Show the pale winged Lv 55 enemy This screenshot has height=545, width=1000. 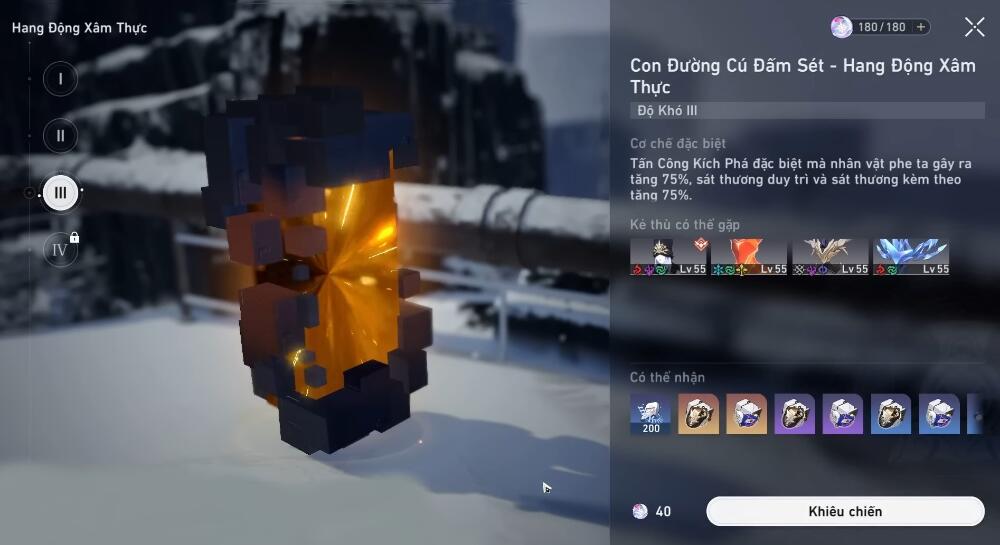point(830,256)
